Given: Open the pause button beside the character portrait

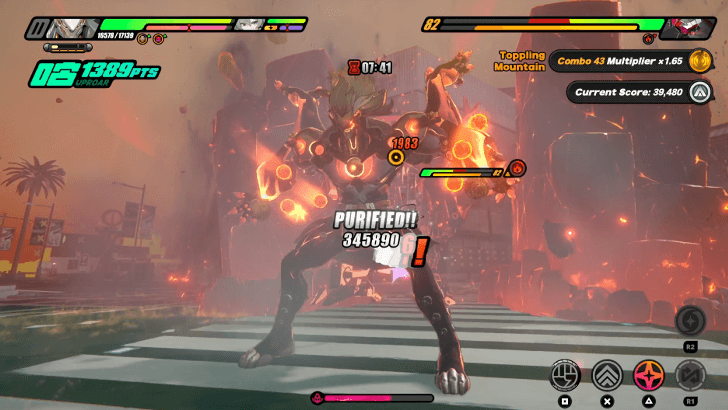Looking at the screenshot, I should click(37, 25).
